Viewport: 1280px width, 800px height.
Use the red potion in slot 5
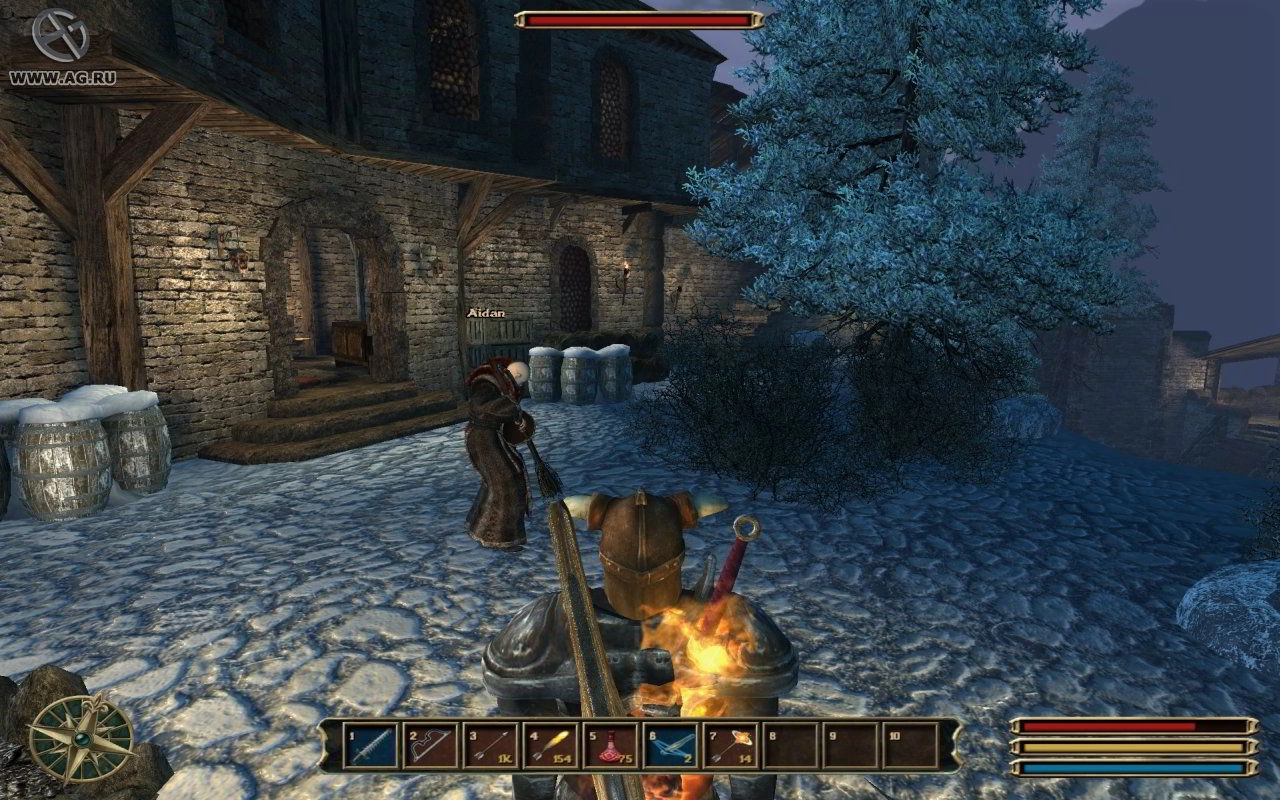tap(610, 746)
